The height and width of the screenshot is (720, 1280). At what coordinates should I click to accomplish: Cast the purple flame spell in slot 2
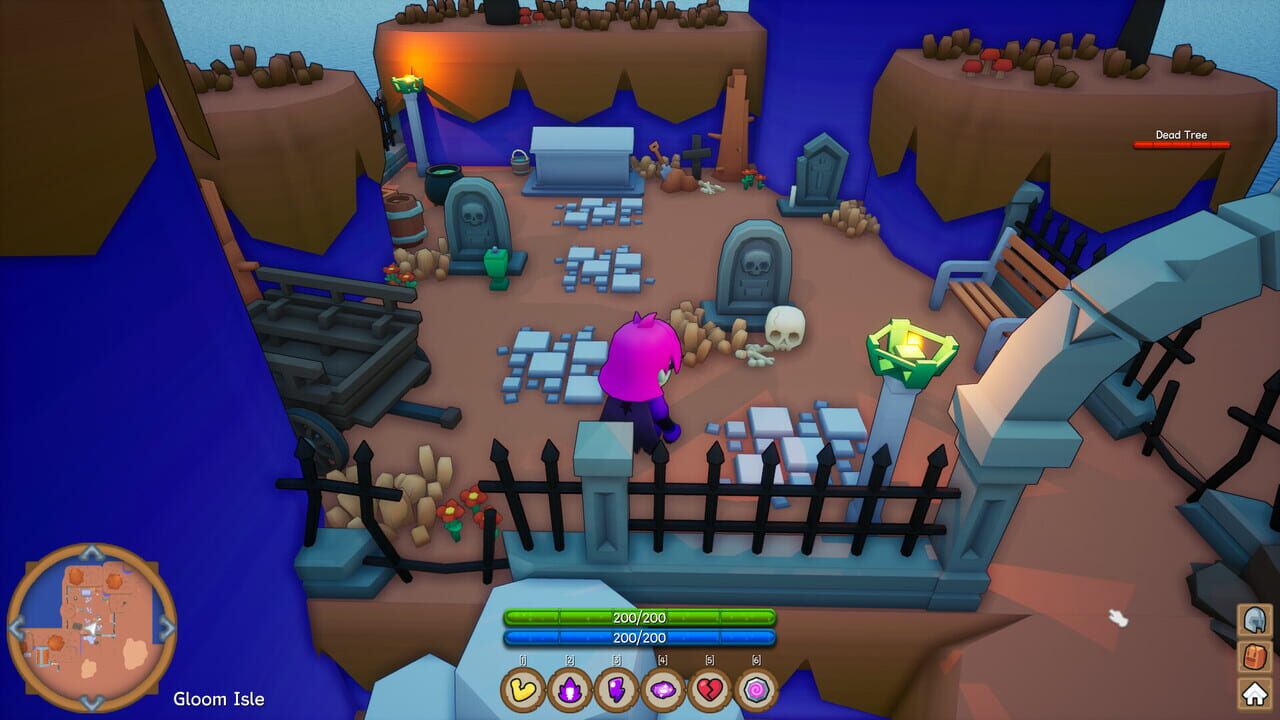click(569, 690)
